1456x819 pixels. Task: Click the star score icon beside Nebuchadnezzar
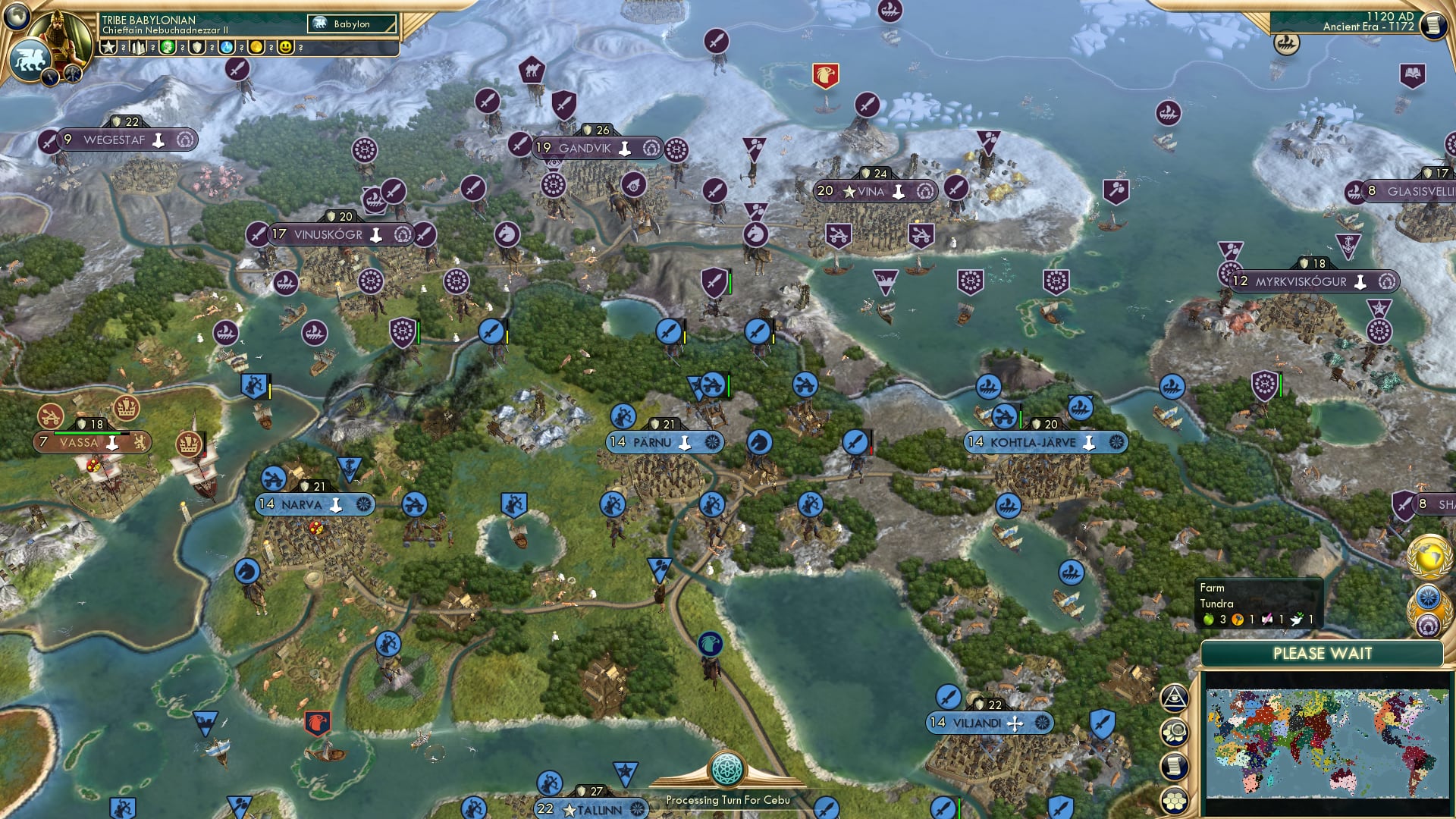coord(108,47)
